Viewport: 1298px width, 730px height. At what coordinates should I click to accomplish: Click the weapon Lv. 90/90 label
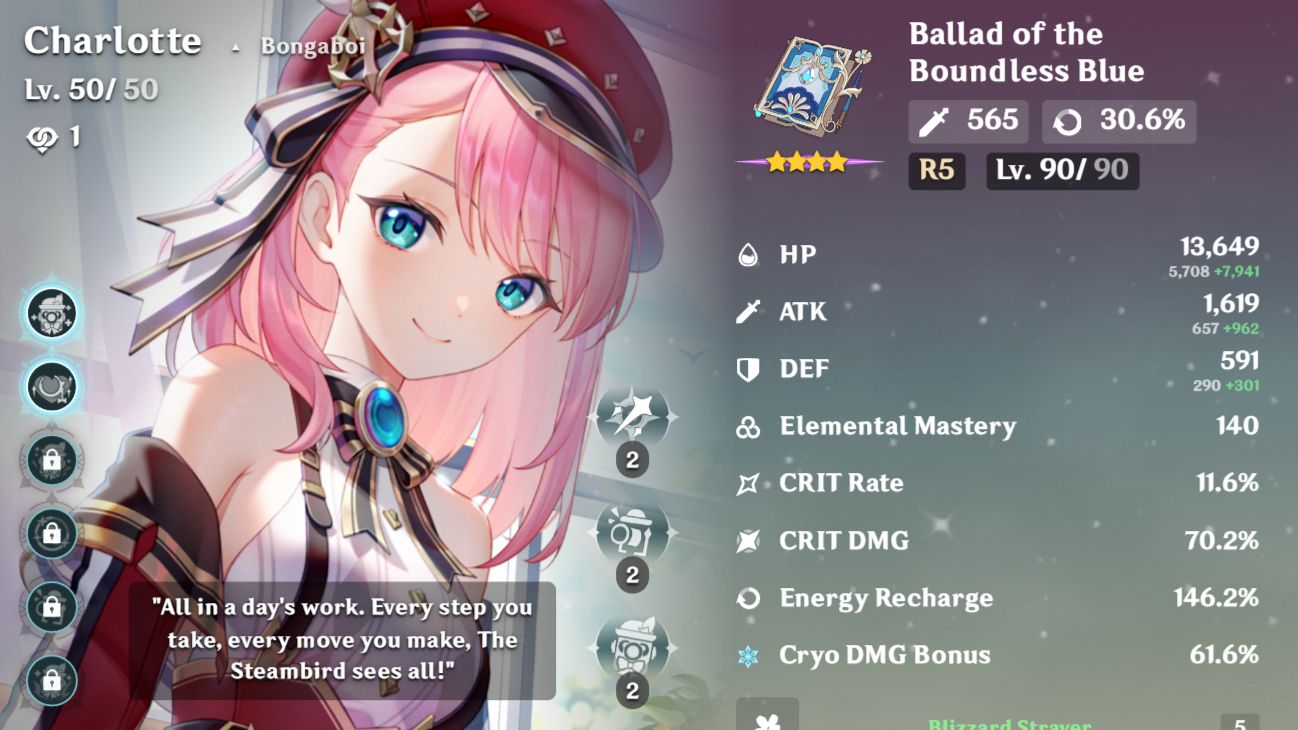[x=1061, y=170]
